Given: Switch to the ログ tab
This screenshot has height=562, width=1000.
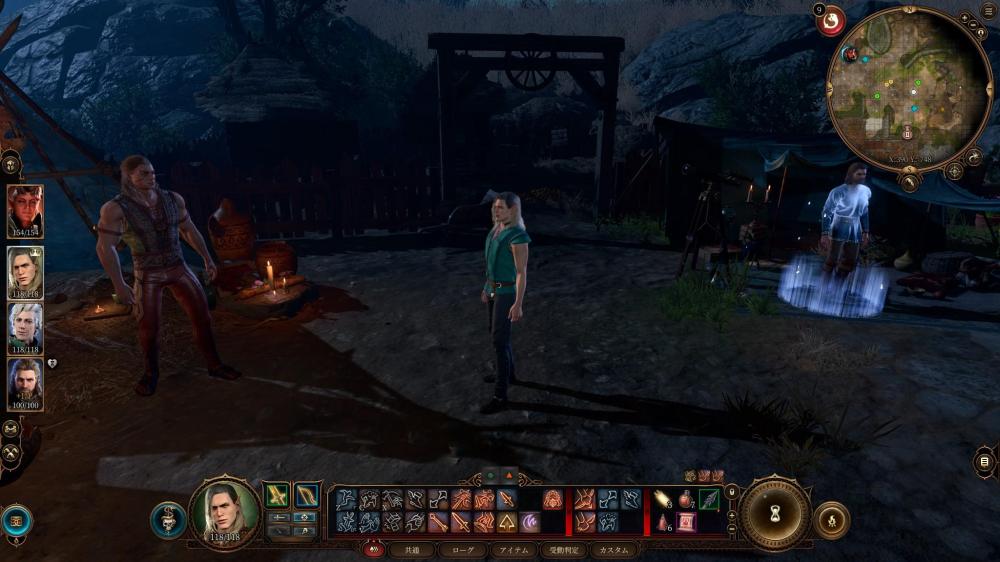Looking at the screenshot, I should (463, 550).
